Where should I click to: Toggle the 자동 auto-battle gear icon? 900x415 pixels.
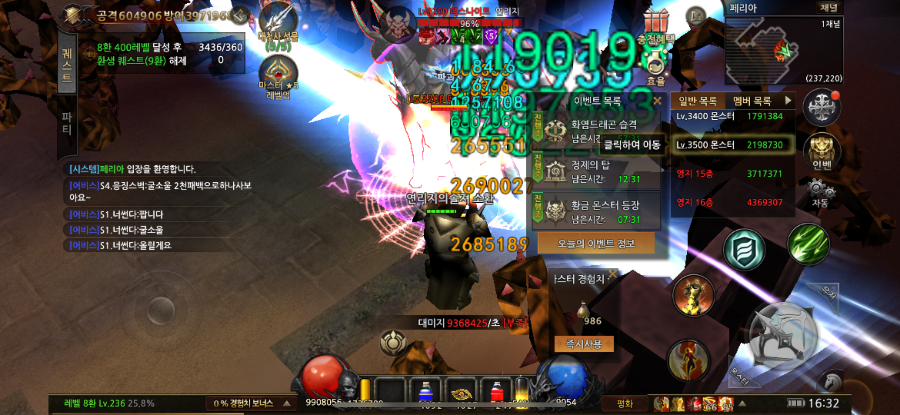pos(822,190)
